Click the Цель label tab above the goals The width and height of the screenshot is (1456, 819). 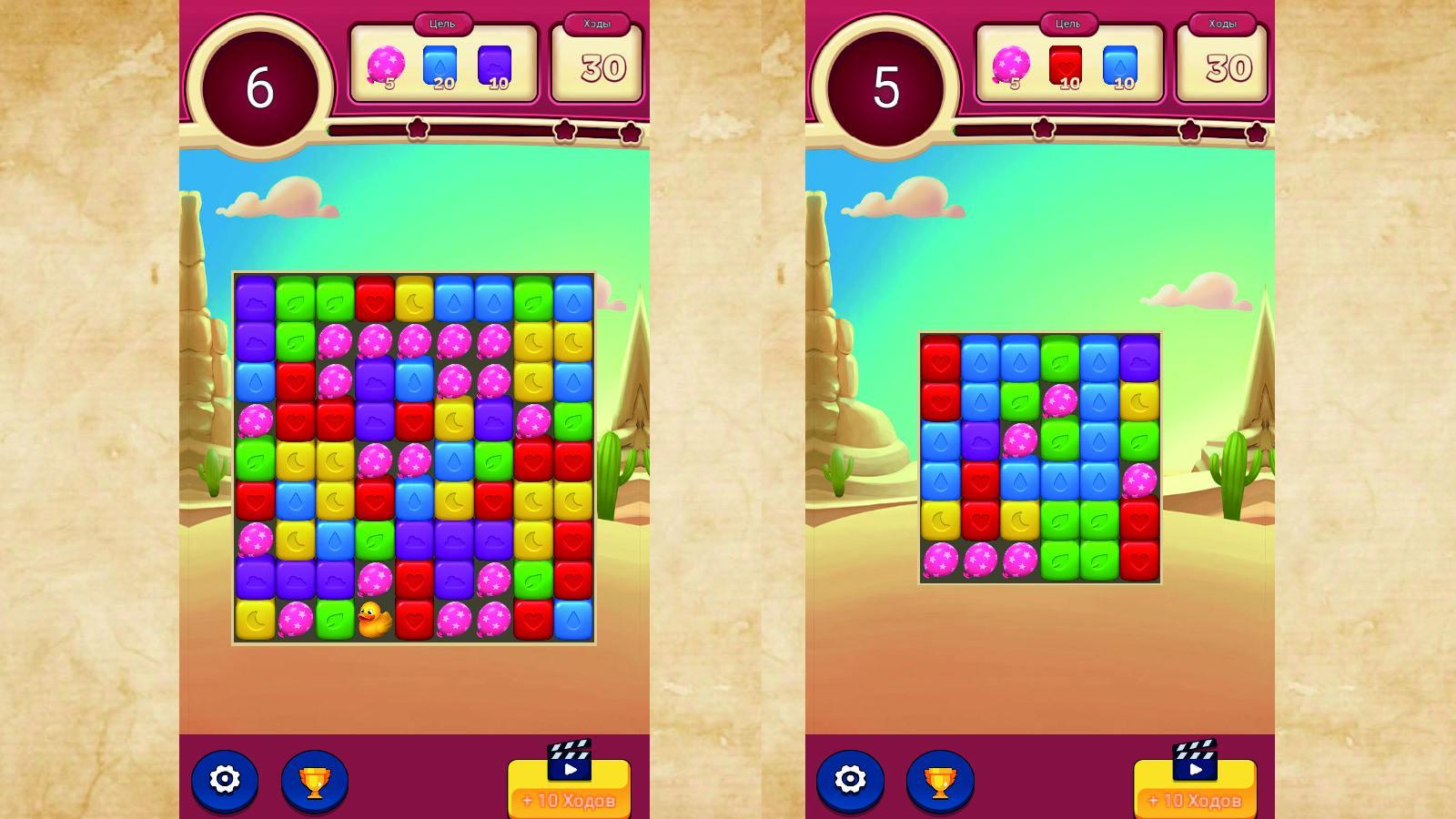tap(442, 23)
